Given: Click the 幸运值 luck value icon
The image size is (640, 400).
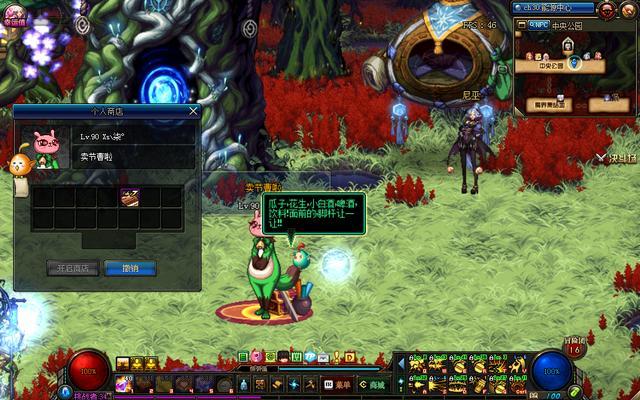Looking at the screenshot, I should pyautogui.click(x=14, y=12).
